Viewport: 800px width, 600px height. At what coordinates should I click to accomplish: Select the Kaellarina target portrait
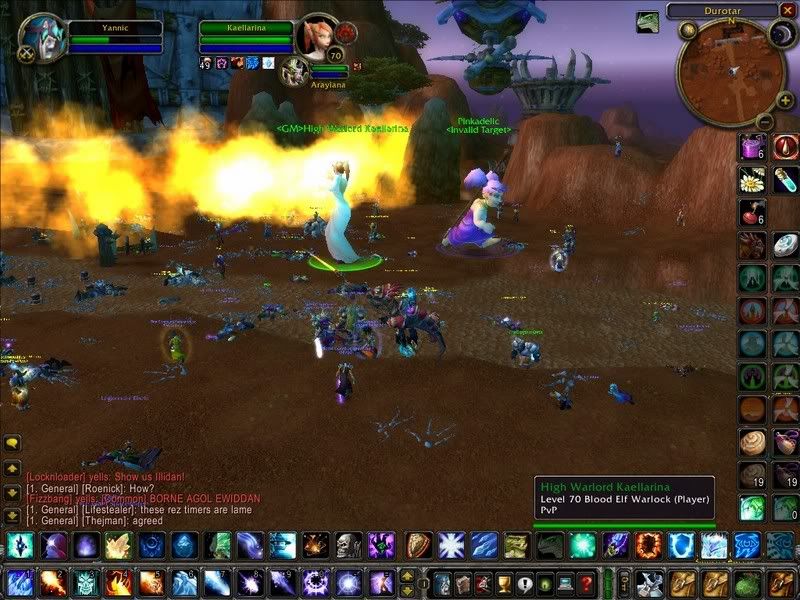tap(318, 38)
